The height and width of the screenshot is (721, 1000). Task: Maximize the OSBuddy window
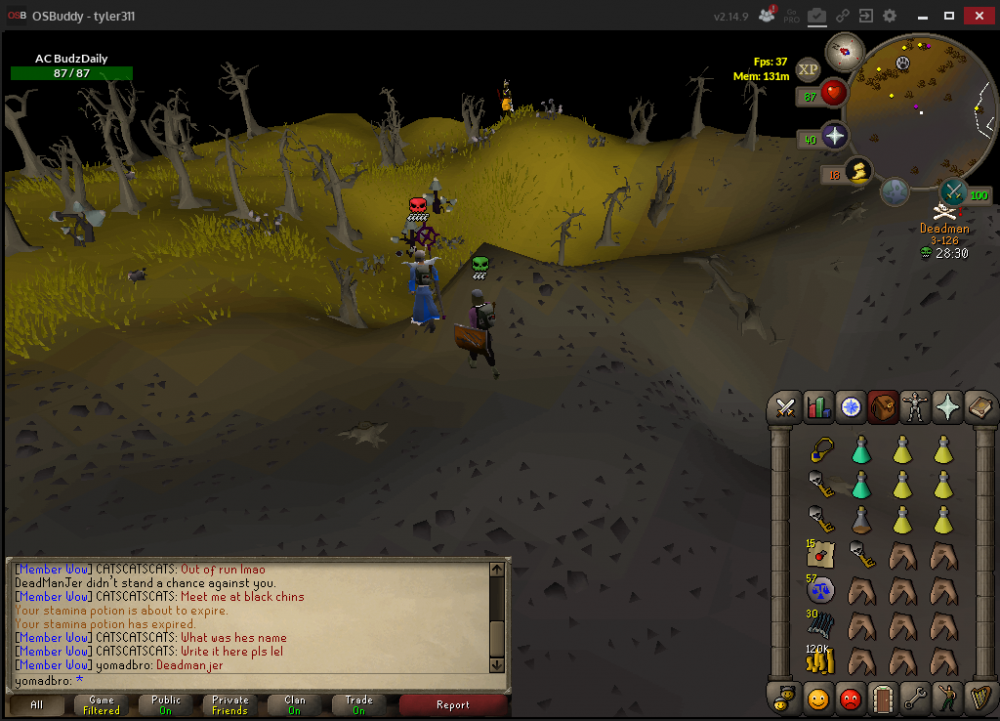click(949, 16)
